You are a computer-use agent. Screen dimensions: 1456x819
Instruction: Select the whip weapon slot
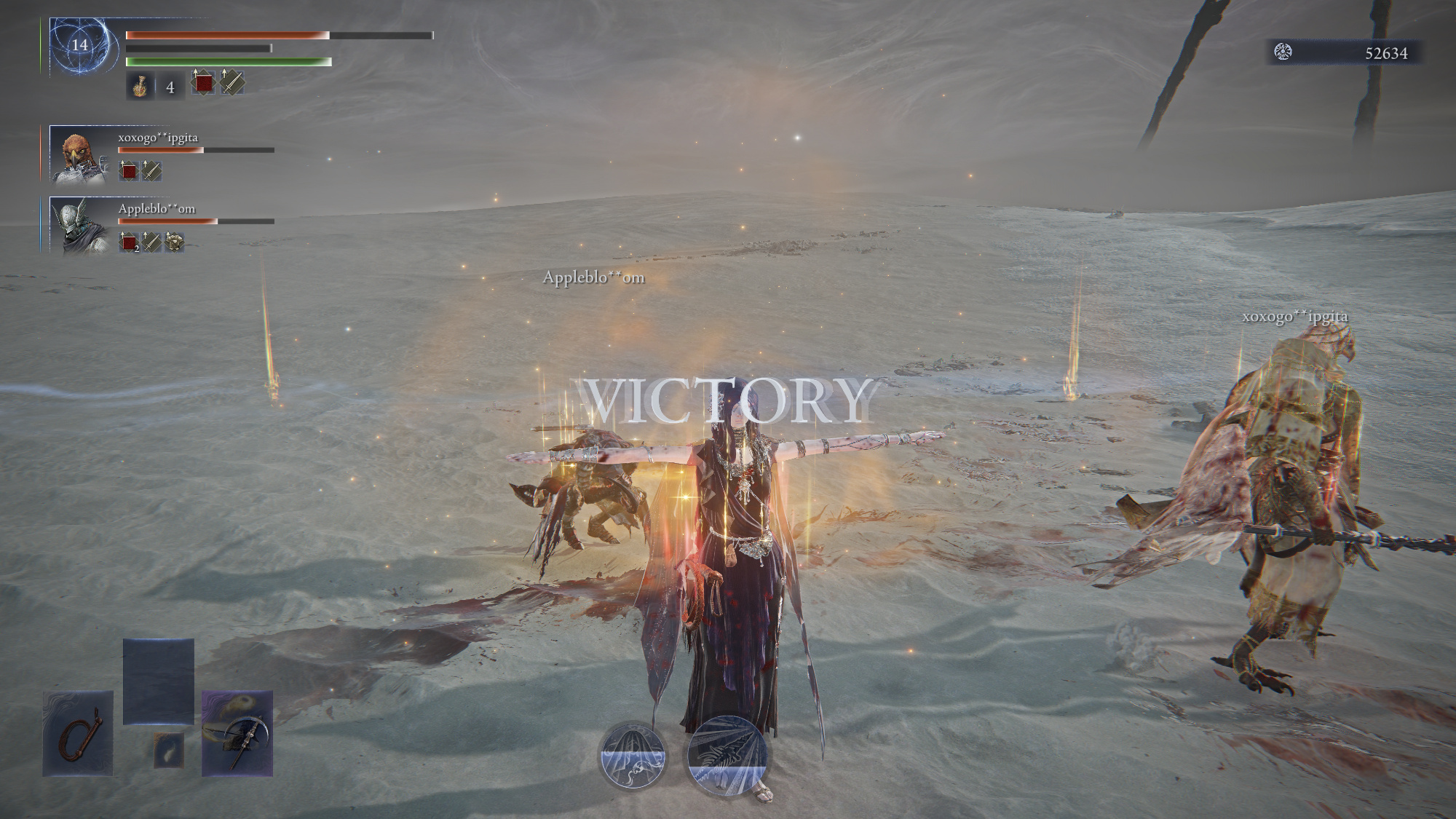(78, 732)
